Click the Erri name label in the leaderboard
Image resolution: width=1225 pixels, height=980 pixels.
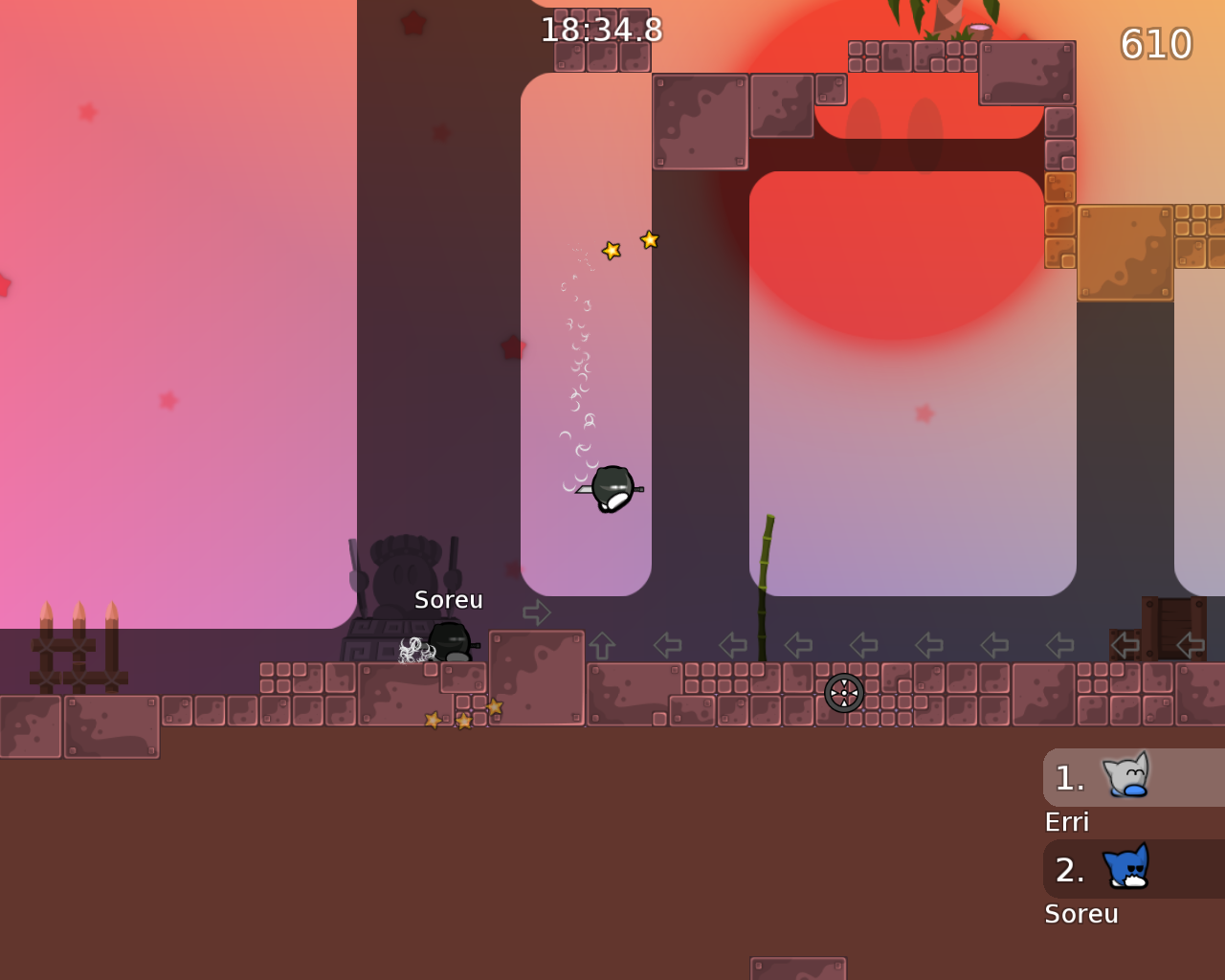(x=1067, y=821)
